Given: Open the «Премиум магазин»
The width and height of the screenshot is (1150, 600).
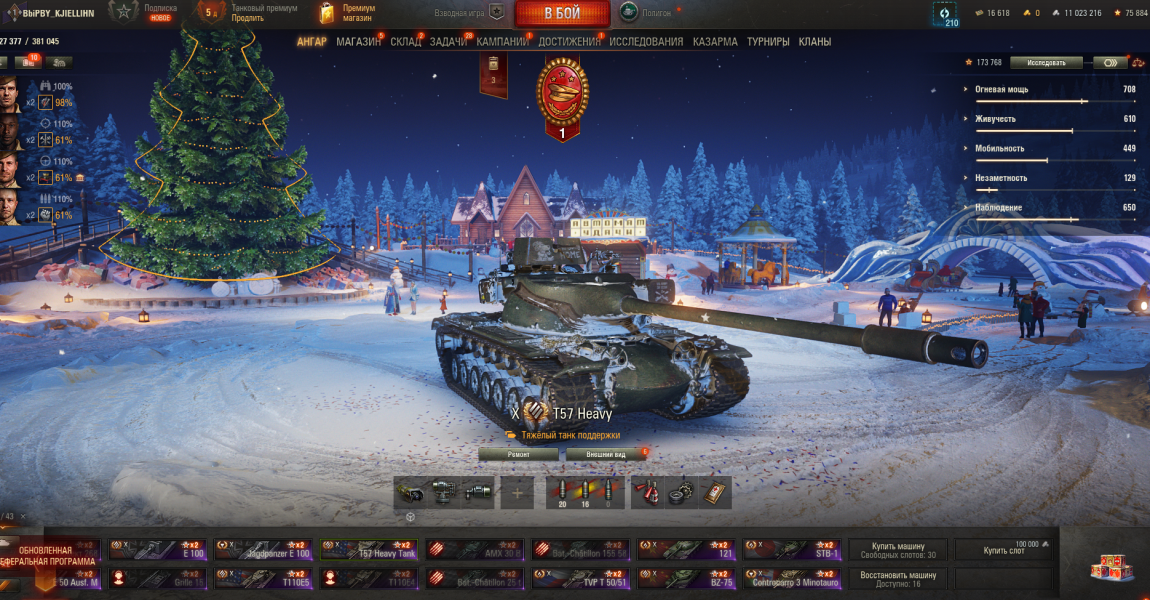Looking at the screenshot, I should click(348, 12).
